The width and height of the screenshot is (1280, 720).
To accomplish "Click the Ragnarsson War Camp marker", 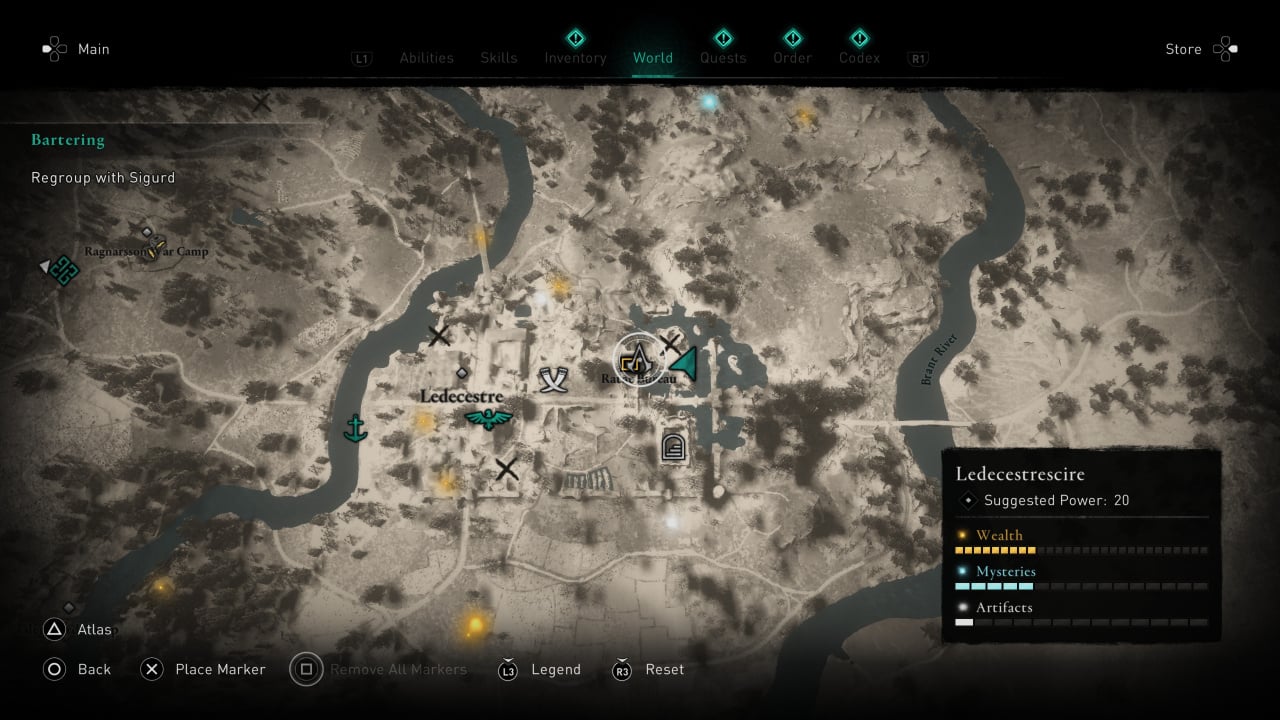I will tap(151, 250).
